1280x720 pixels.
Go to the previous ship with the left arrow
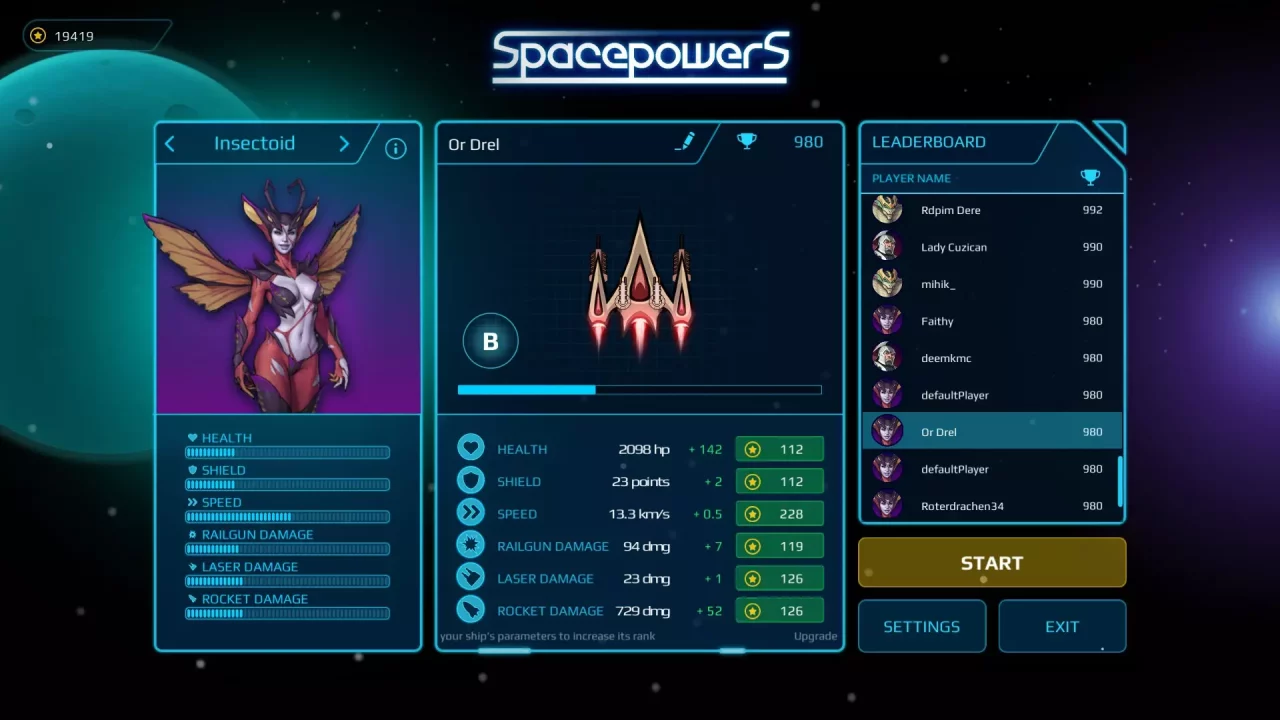click(169, 143)
